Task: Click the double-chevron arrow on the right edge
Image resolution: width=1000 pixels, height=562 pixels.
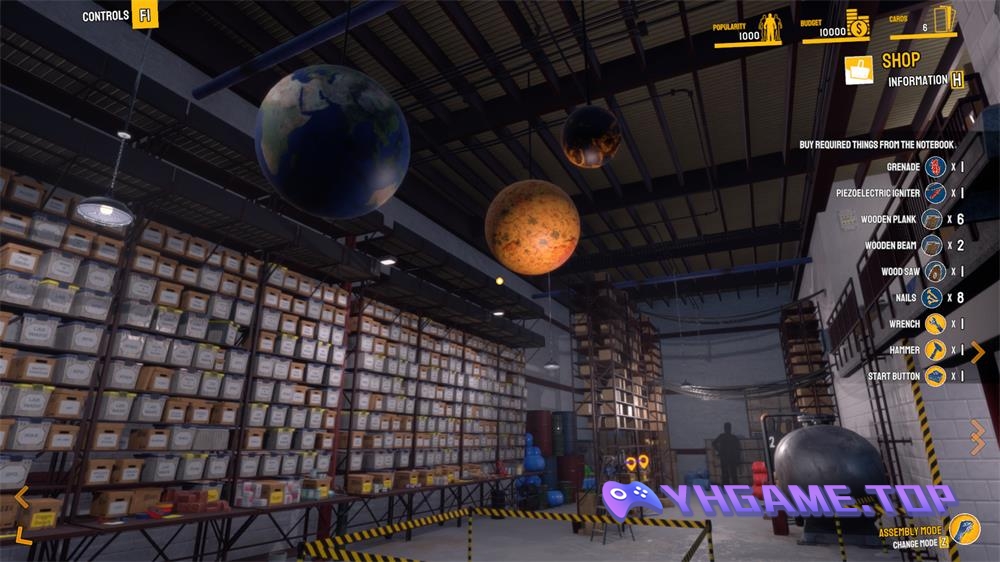Action: click(978, 437)
